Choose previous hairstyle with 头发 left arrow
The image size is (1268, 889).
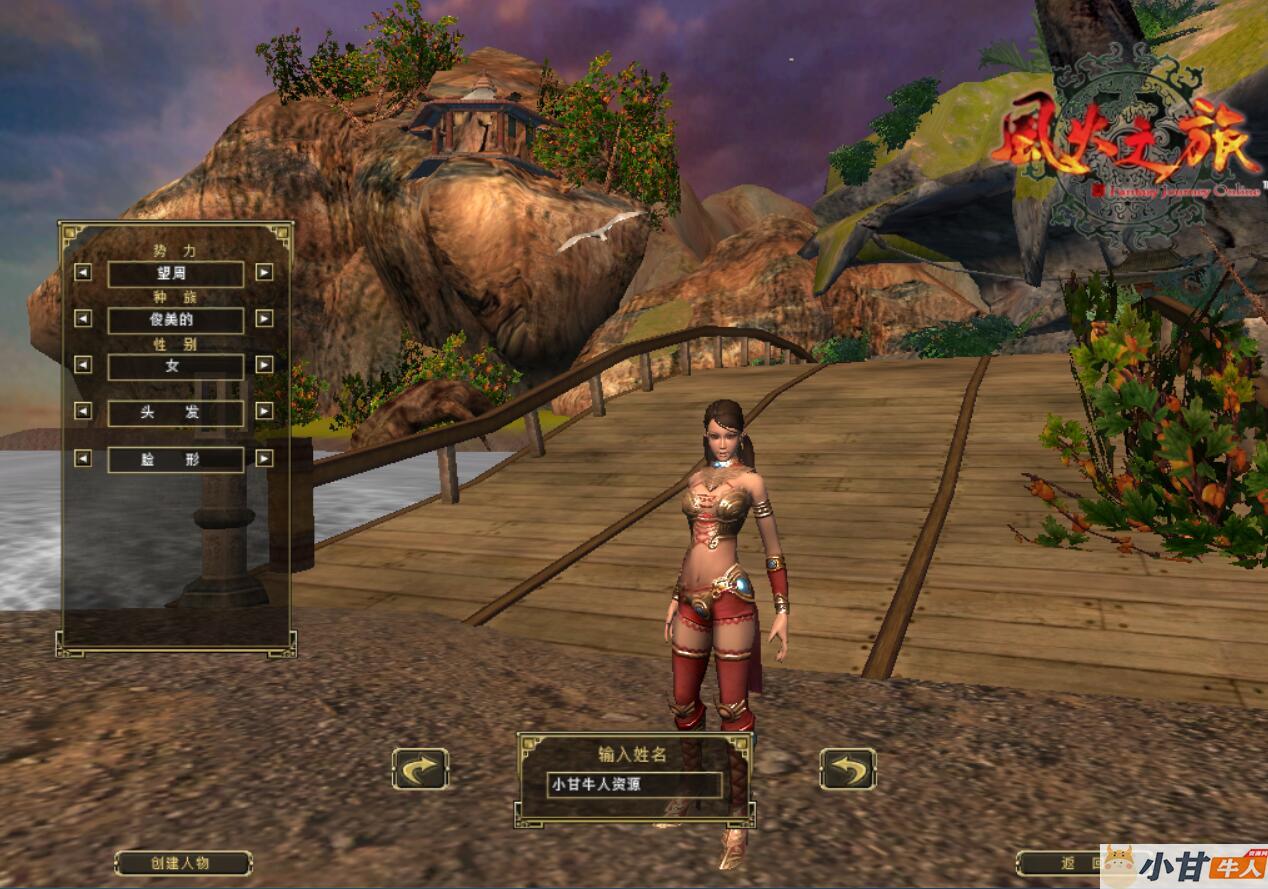point(83,411)
